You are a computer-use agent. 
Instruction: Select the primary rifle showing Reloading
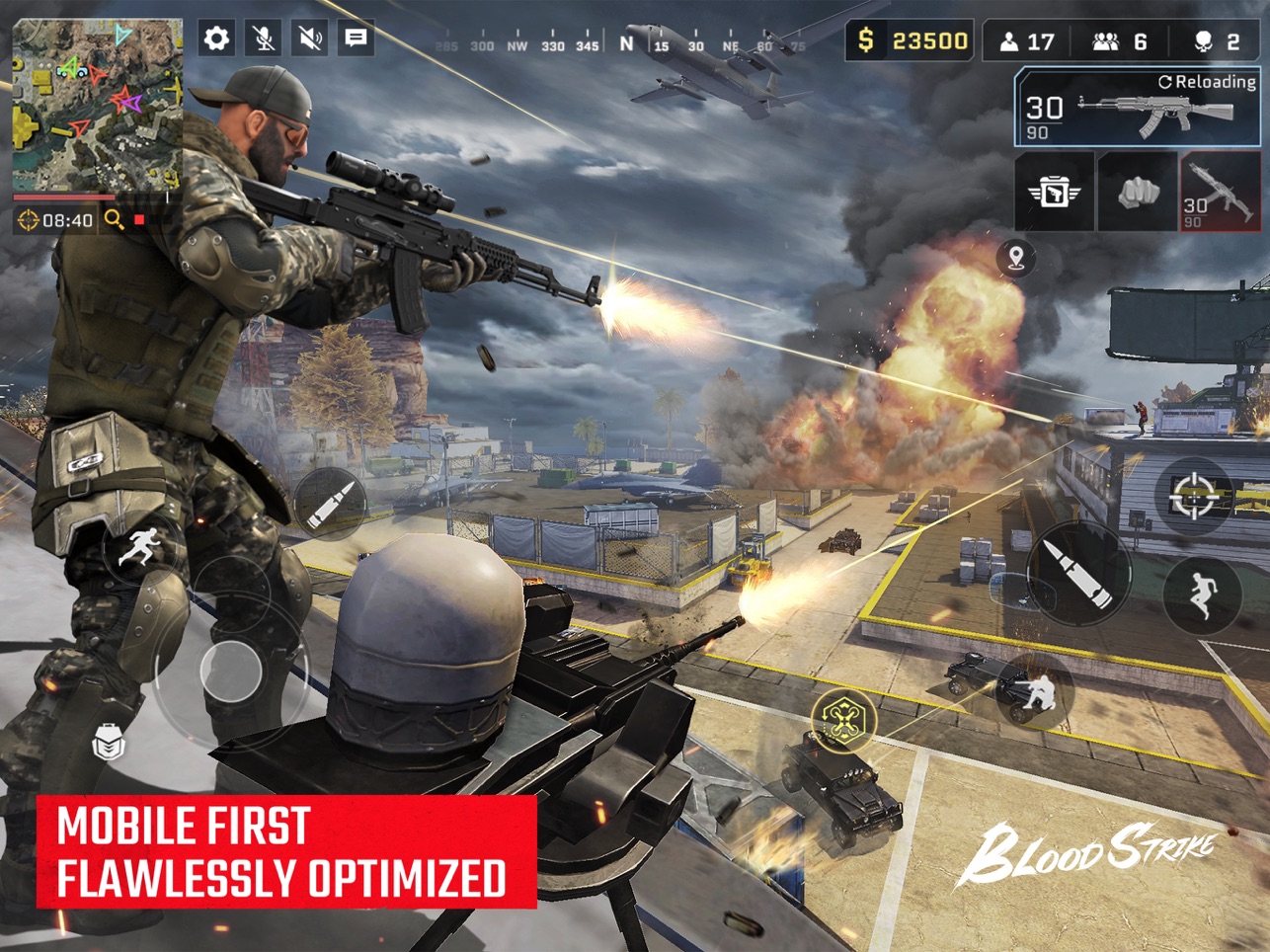(1139, 109)
